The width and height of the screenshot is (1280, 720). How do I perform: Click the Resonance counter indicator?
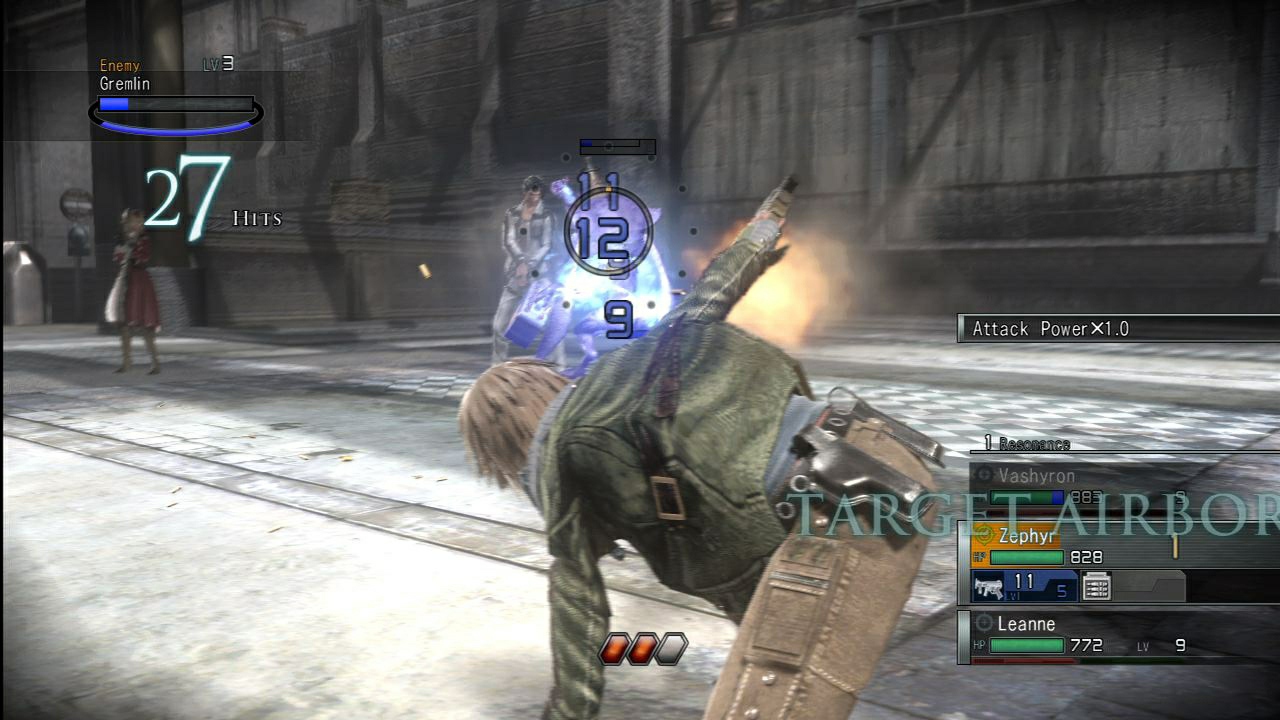tap(1030, 445)
